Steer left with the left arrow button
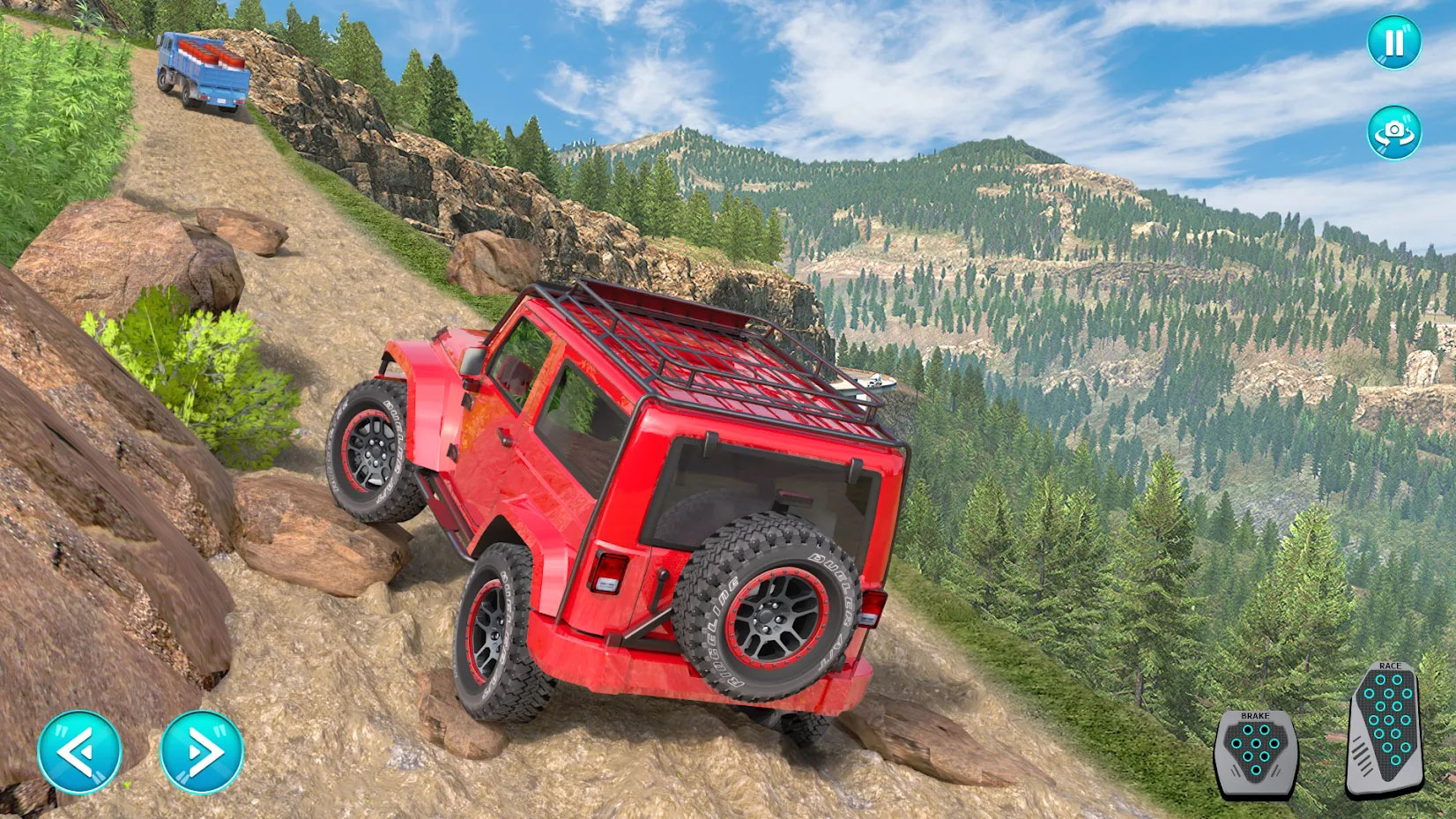This screenshot has height=819, width=1456. tap(79, 752)
